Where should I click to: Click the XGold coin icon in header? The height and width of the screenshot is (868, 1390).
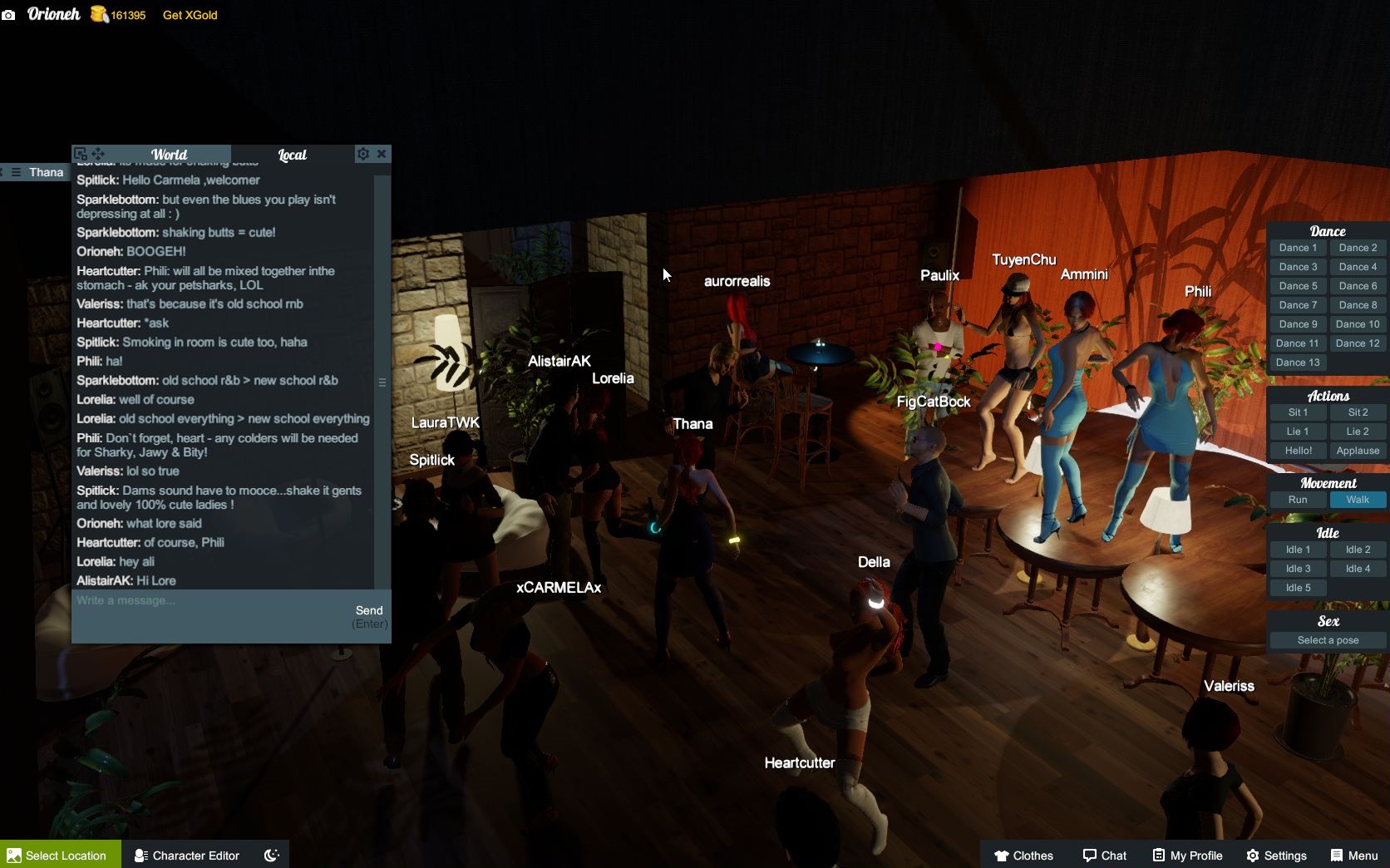pyautogui.click(x=97, y=14)
